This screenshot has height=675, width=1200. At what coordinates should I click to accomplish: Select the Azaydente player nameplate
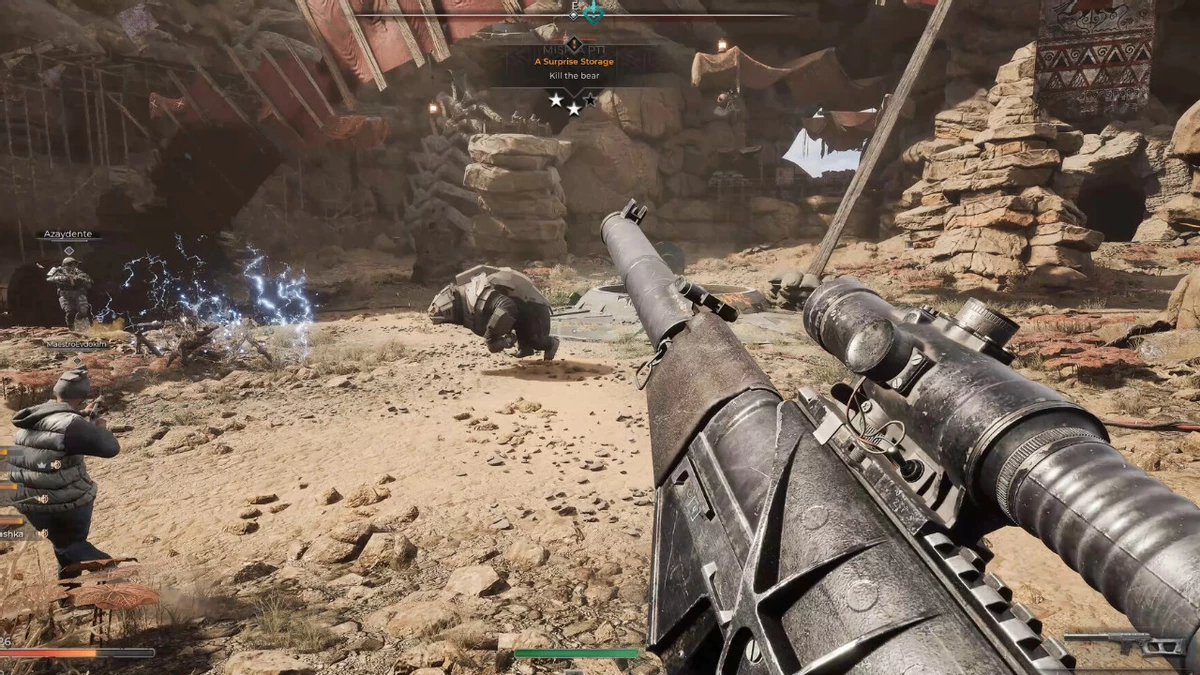pos(69,235)
